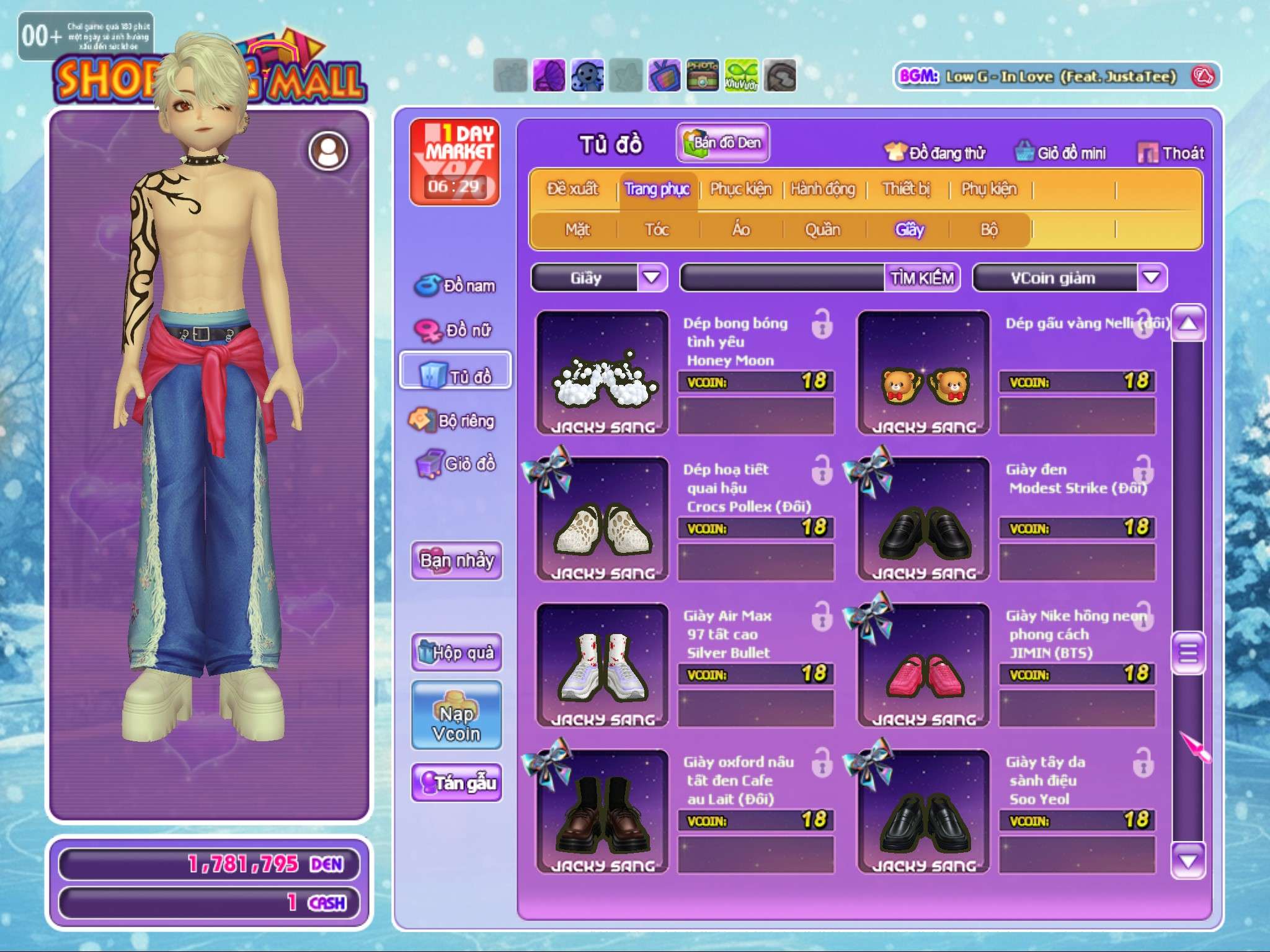Open the Bạn nhảy button
The image size is (1270, 952).
(x=456, y=560)
